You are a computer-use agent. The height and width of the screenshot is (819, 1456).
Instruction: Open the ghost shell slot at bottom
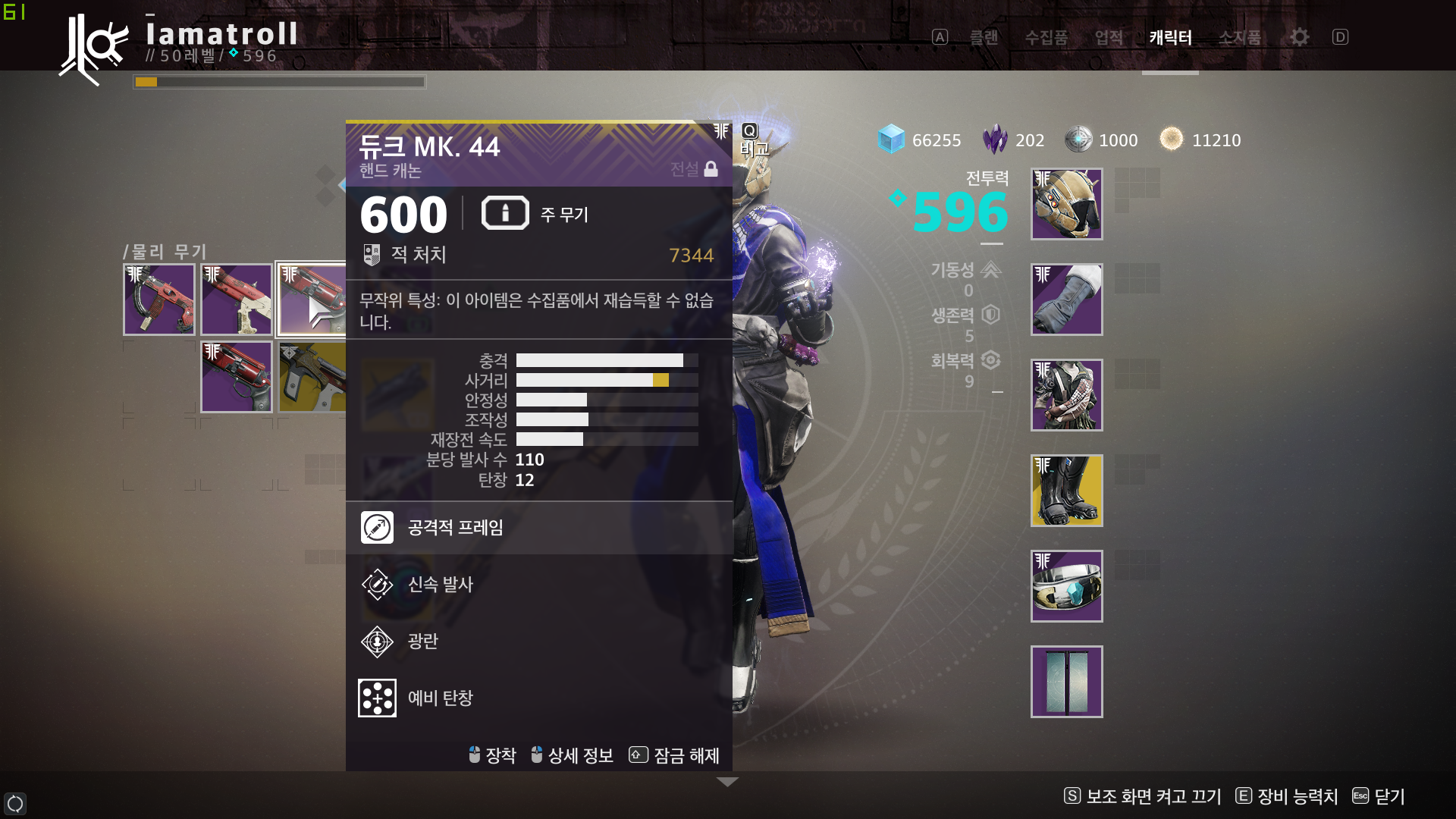1066,682
